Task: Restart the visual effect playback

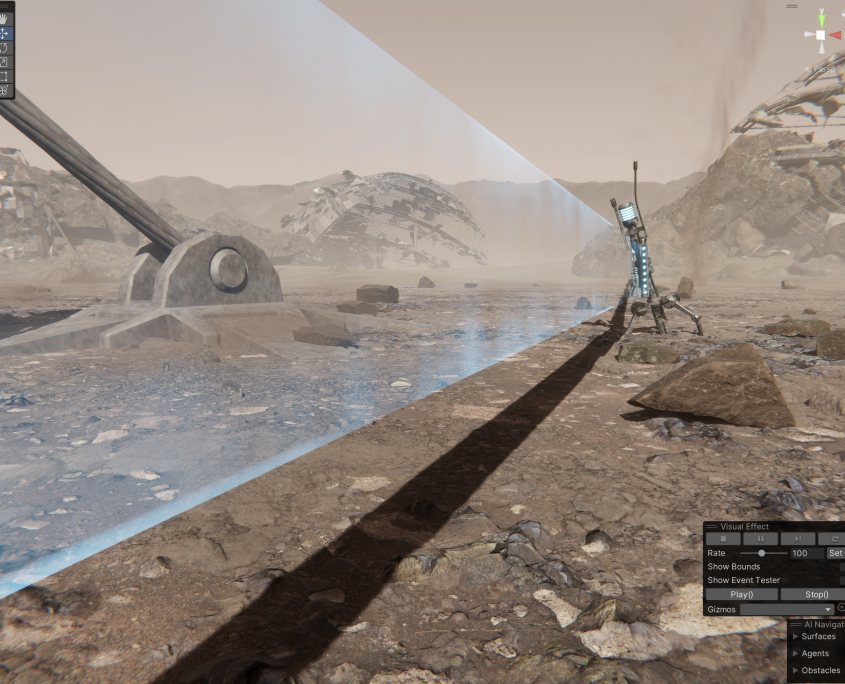Action: point(832,539)
